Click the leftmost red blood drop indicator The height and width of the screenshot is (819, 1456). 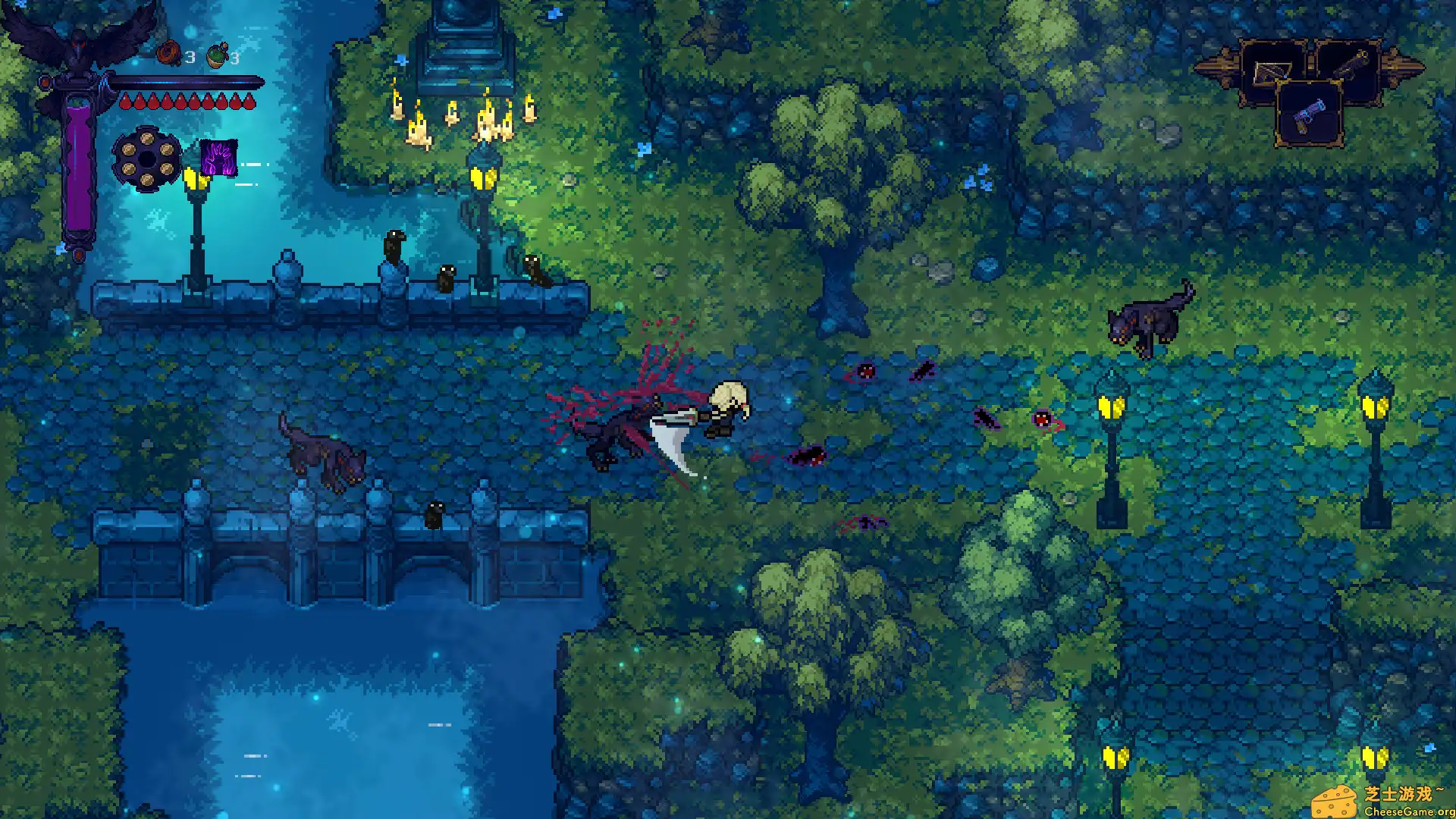pos(126,100)
